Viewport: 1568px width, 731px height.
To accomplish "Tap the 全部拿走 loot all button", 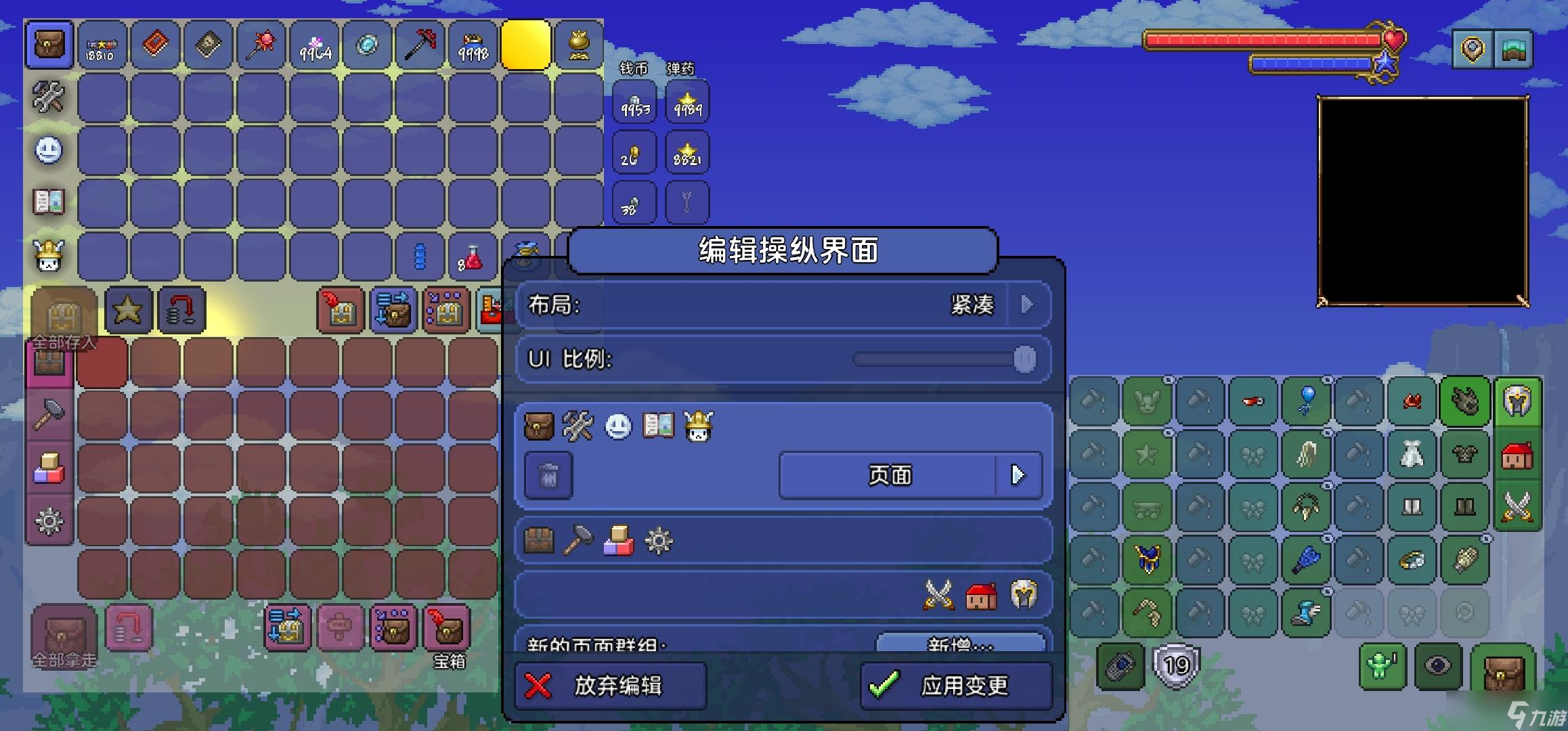I will coord(64,636).
